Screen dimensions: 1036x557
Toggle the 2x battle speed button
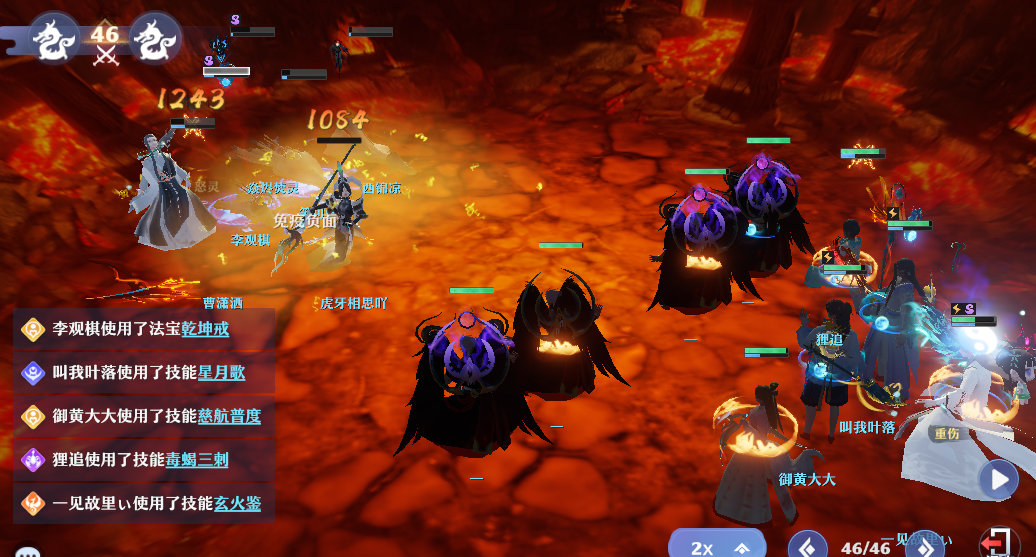(716, 546)
